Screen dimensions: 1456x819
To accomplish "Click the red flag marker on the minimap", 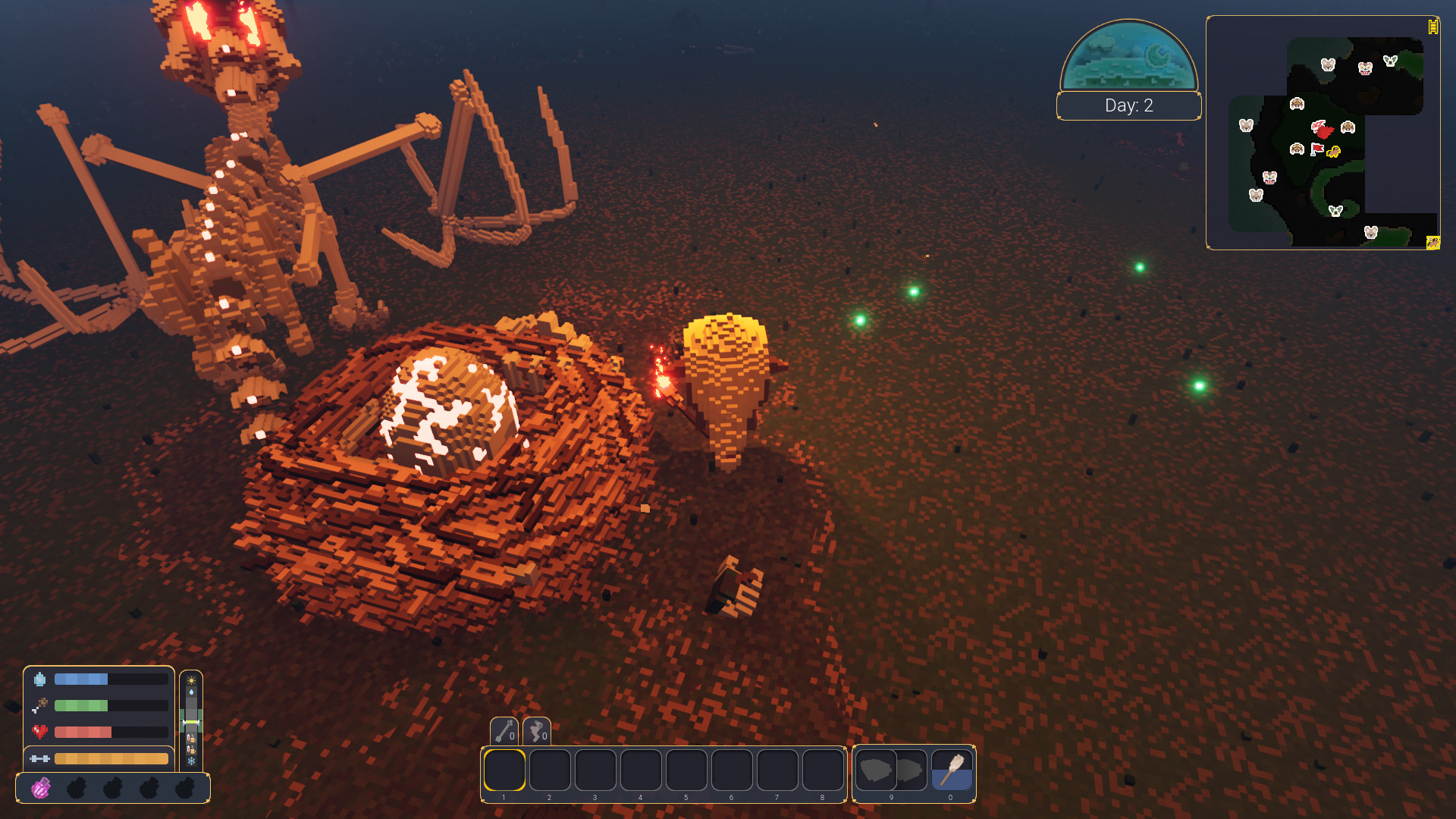I will click(1318, 149).
